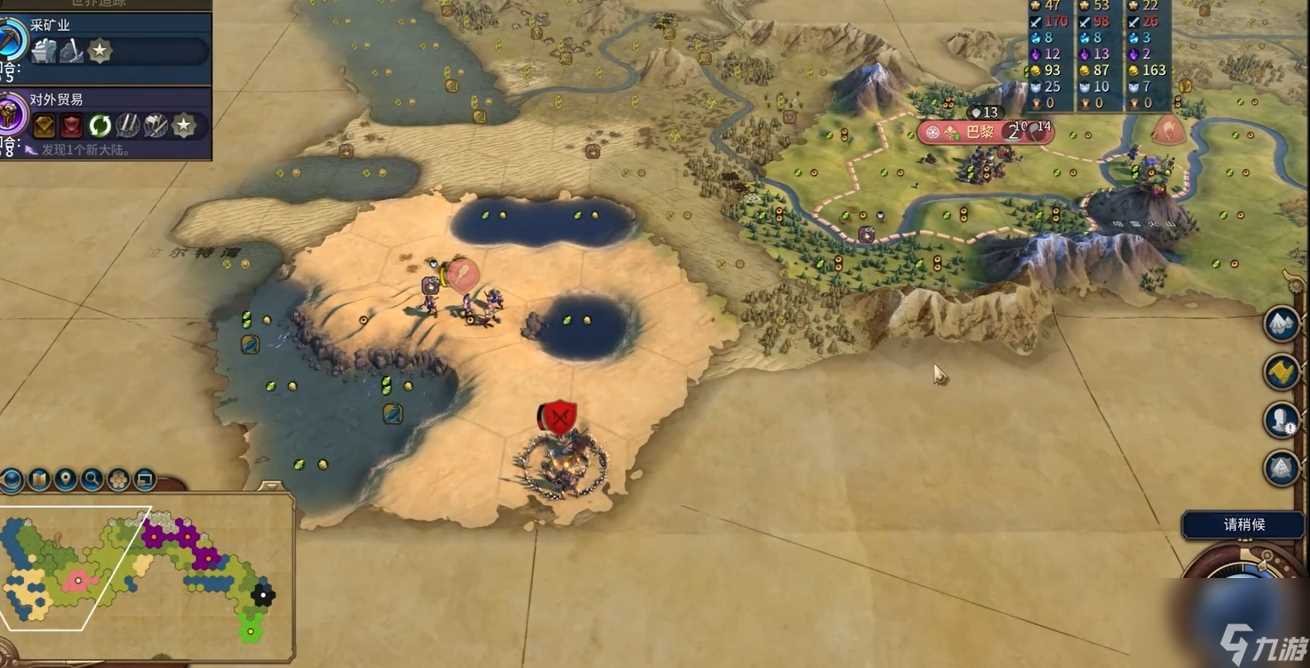Viewport: 1310px width, 668px height.
Task: Open the map pin tool
Action: (x=65, y=480)
